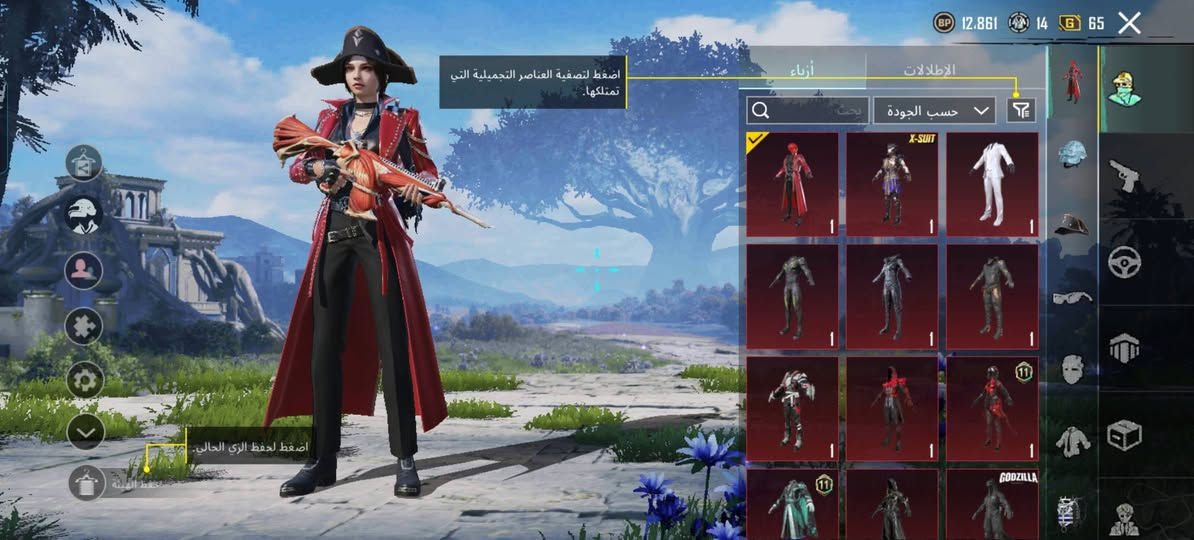Show the face mask subcategory
Viewport: 1194px width, 540px height.
[x=1072, y=368]
